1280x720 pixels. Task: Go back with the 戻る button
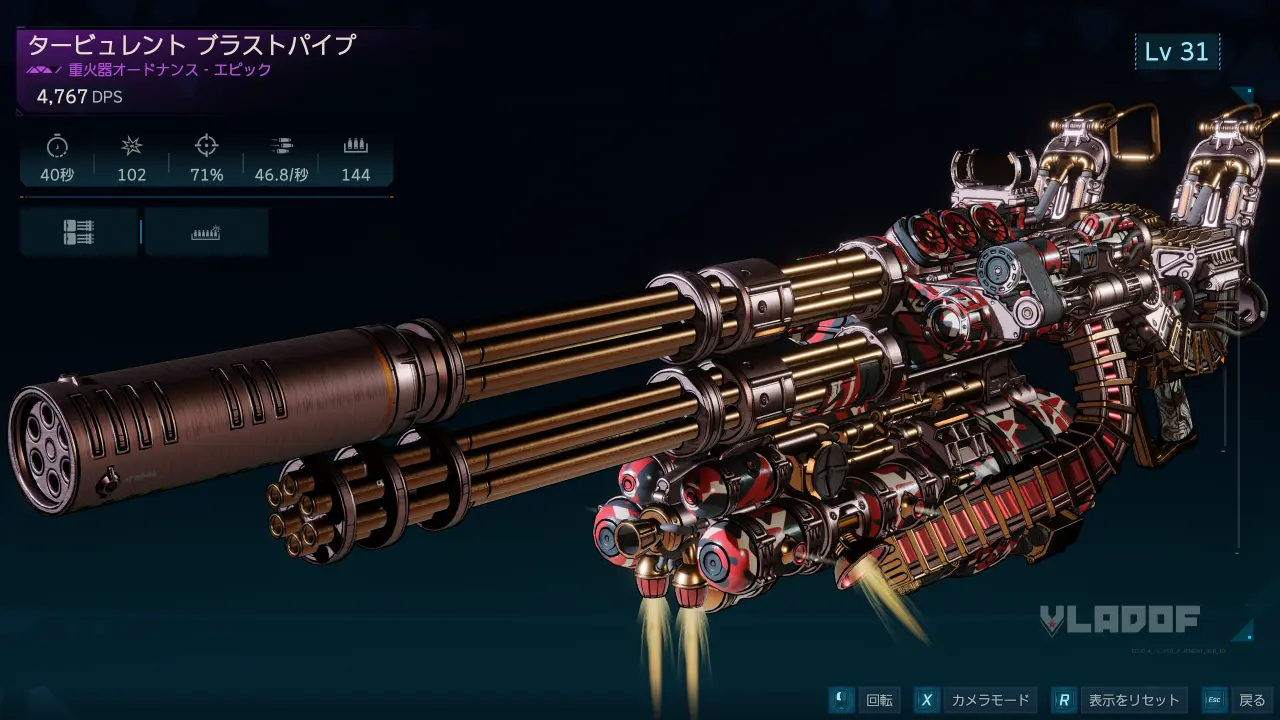pos(1237,700)
